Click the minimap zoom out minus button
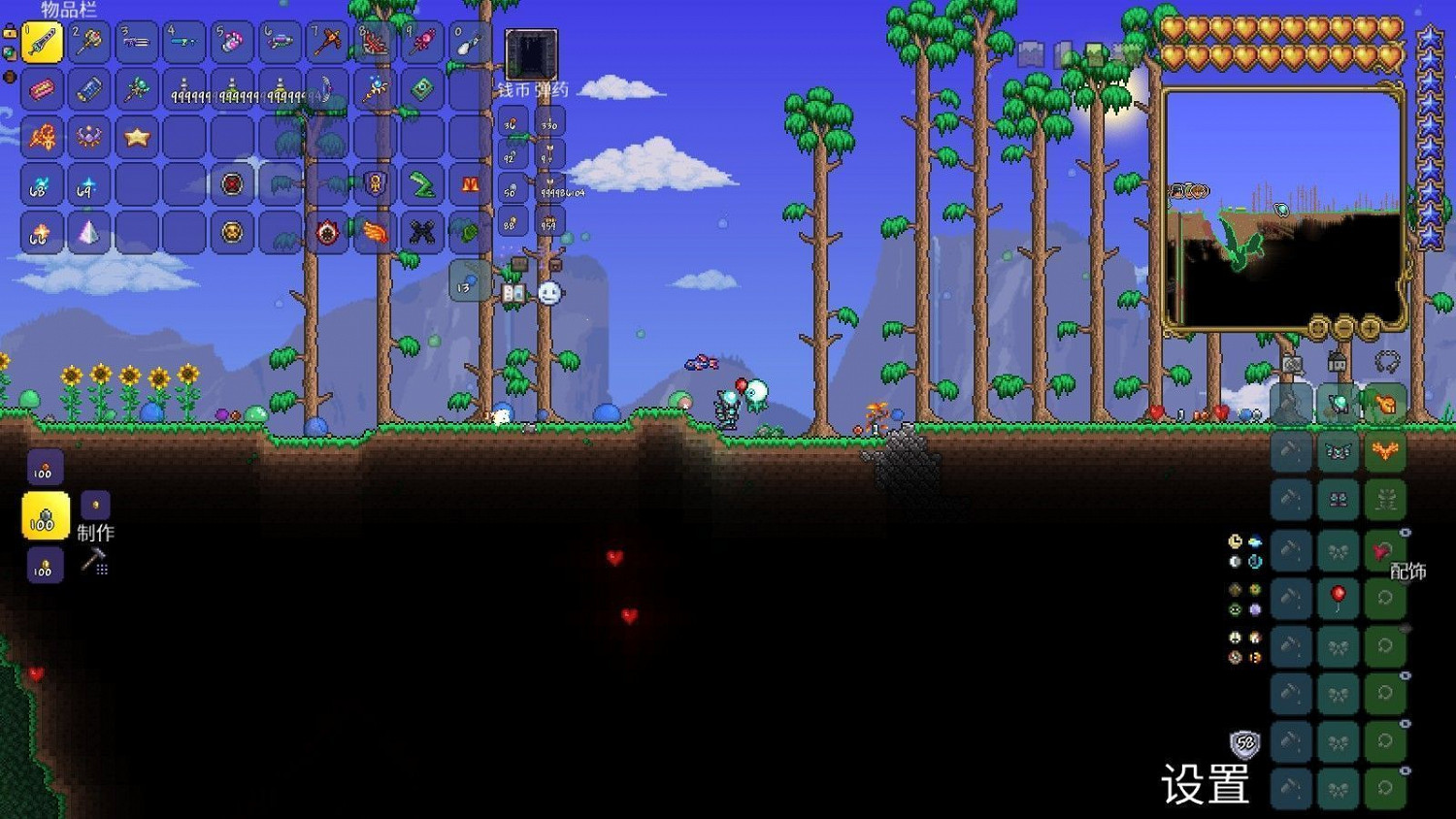1456x819 pixels. click(1343, 328)
